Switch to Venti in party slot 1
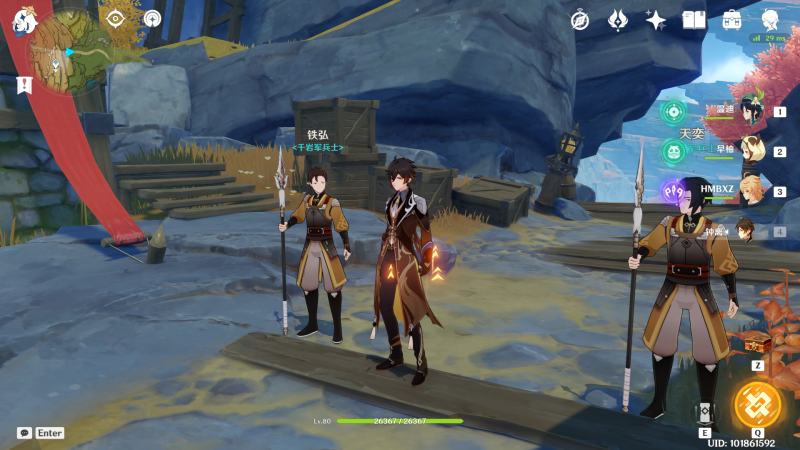 [752, 113]
